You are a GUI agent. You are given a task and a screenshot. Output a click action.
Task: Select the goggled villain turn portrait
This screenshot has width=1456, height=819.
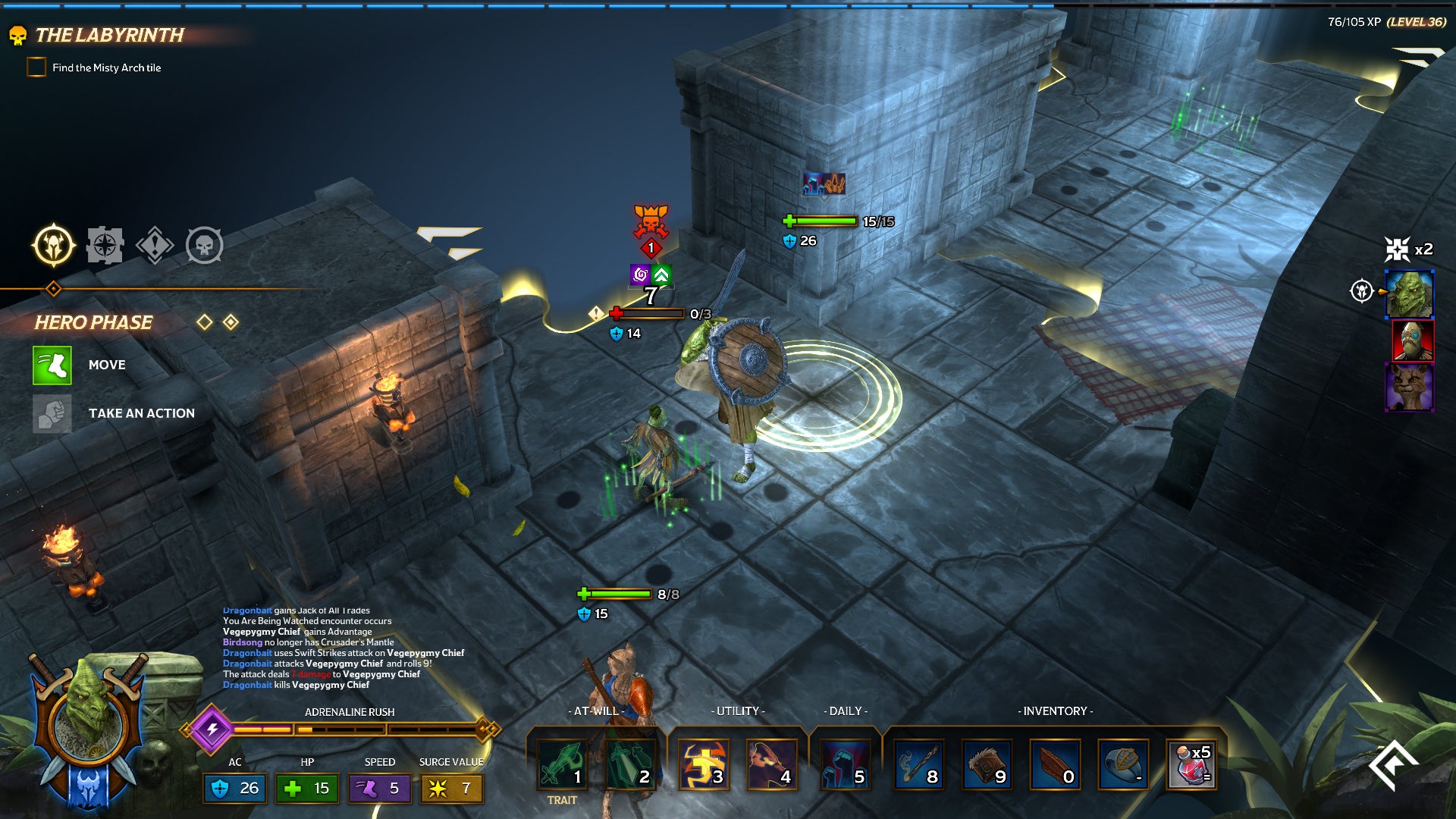tap(1412, 340)
